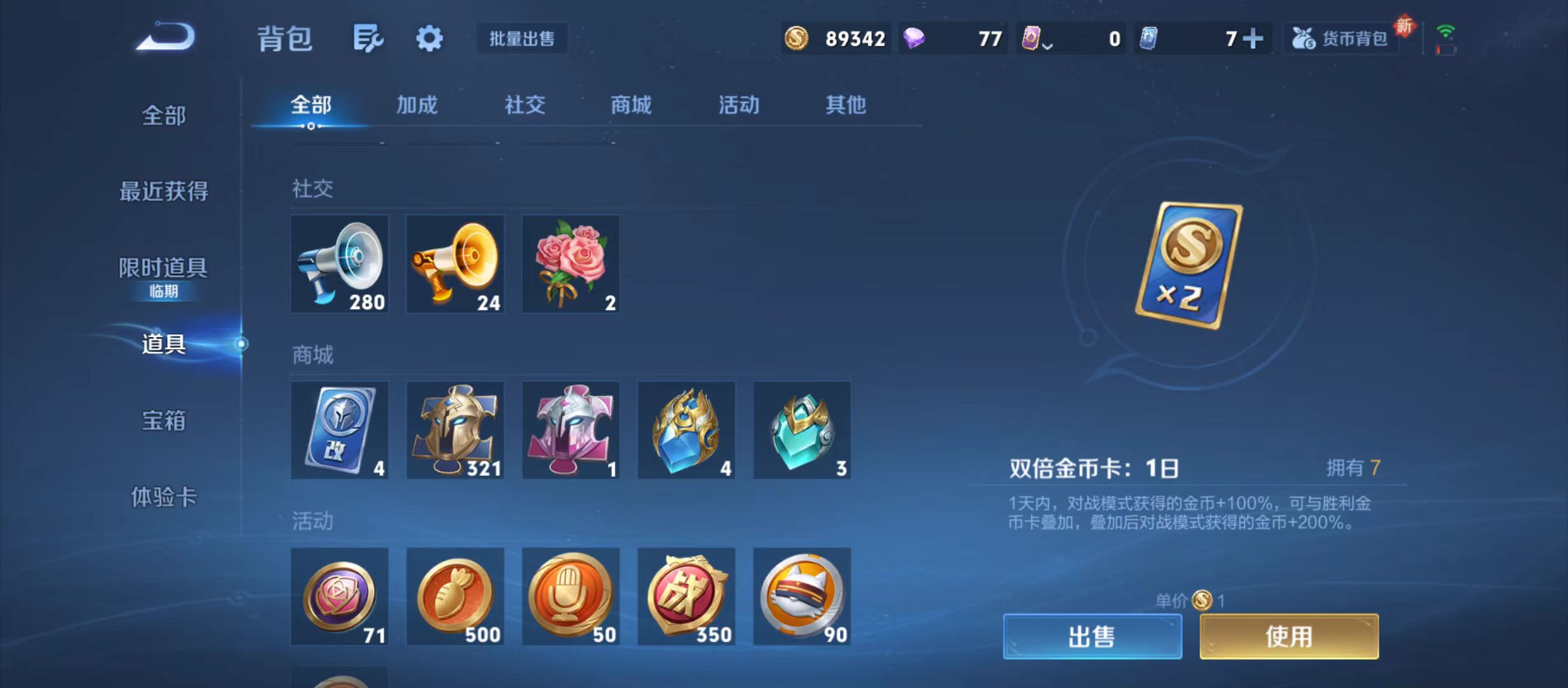The width and height of the screenshot is (1568, 688).
Task: Switch to the 加成 tab
Action: coord(419,105)
